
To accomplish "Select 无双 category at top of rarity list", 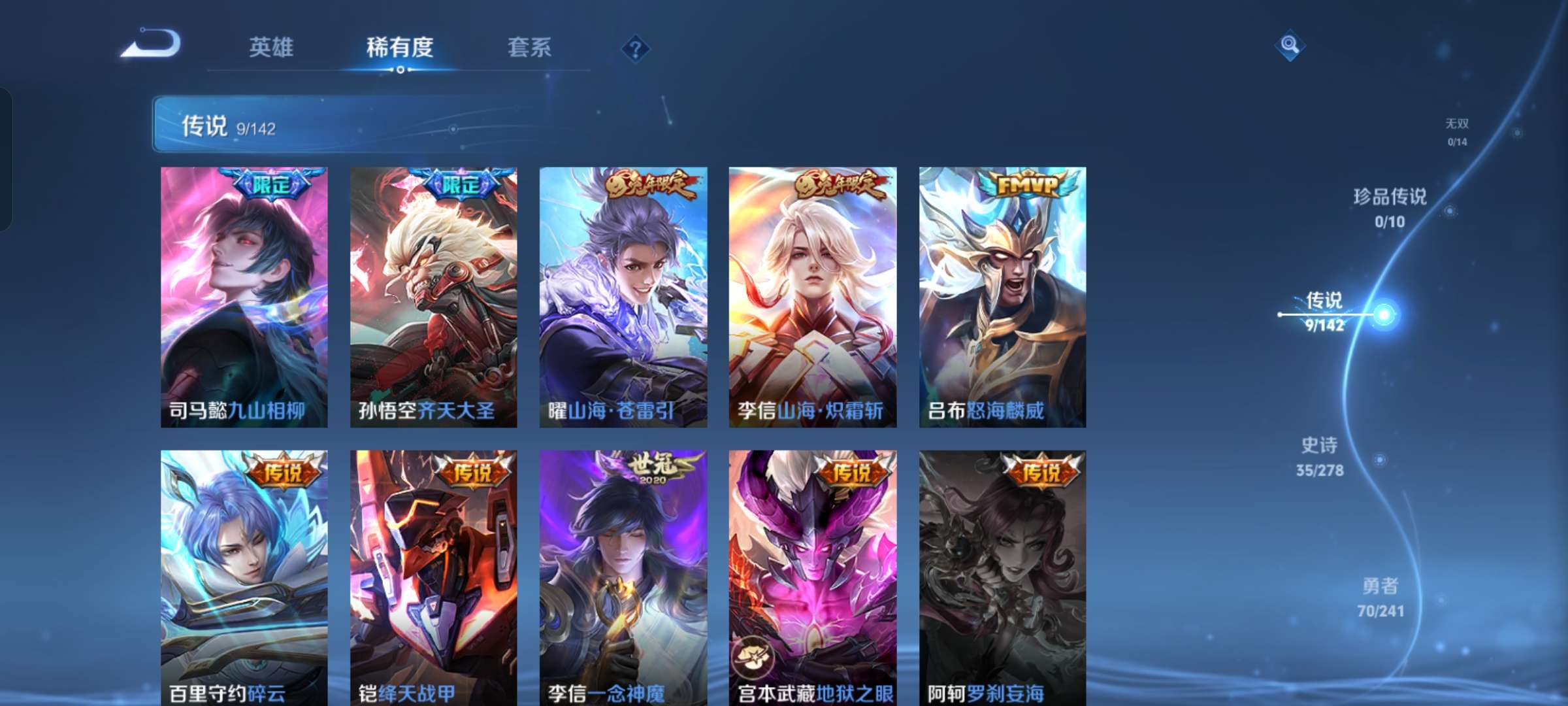I will point(1458,124).
